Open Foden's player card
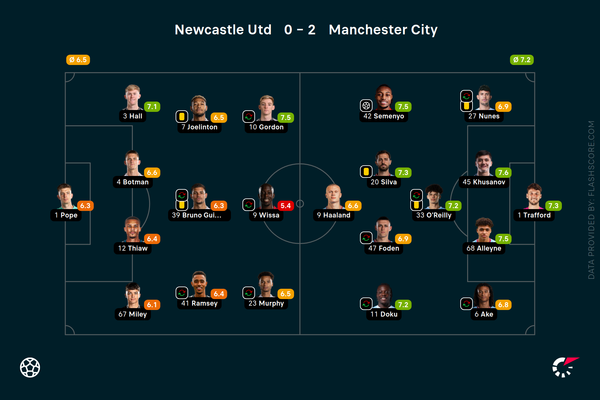The image size is (600, 400). click(383, 229)
